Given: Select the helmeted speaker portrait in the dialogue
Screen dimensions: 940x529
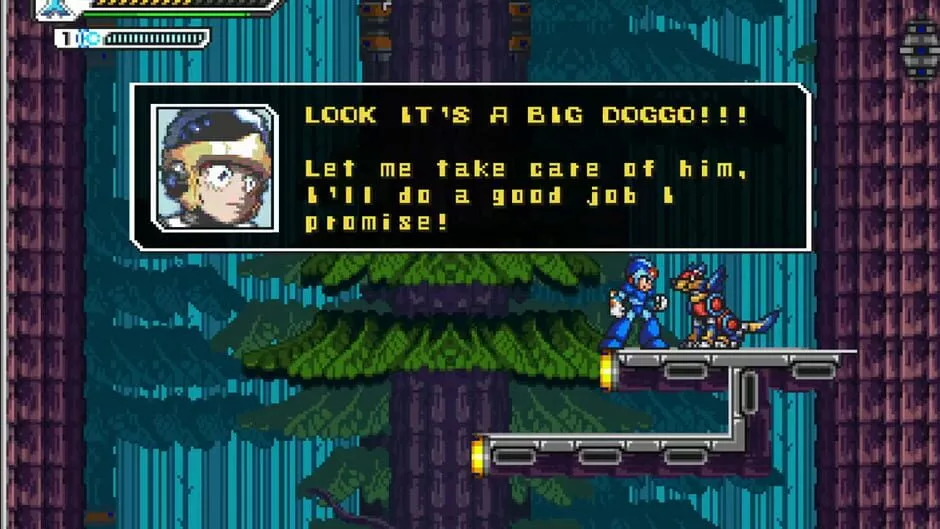Looking at the screenshot, I should (x=215, y=167).
